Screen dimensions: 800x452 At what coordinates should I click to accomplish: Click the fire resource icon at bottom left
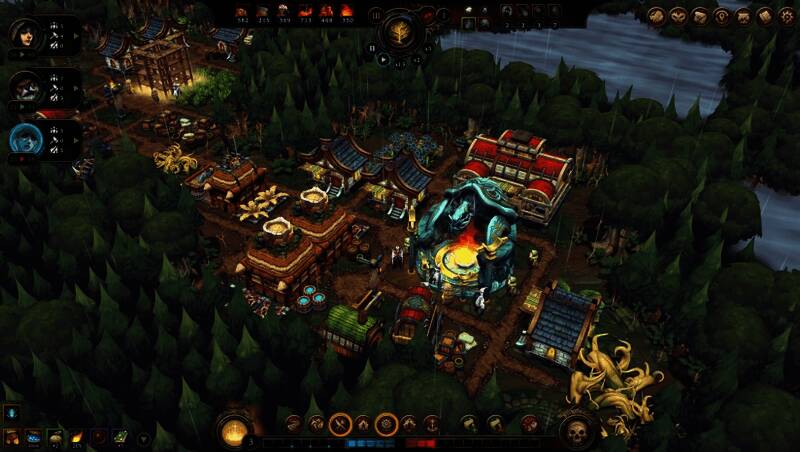coord(77,436)
